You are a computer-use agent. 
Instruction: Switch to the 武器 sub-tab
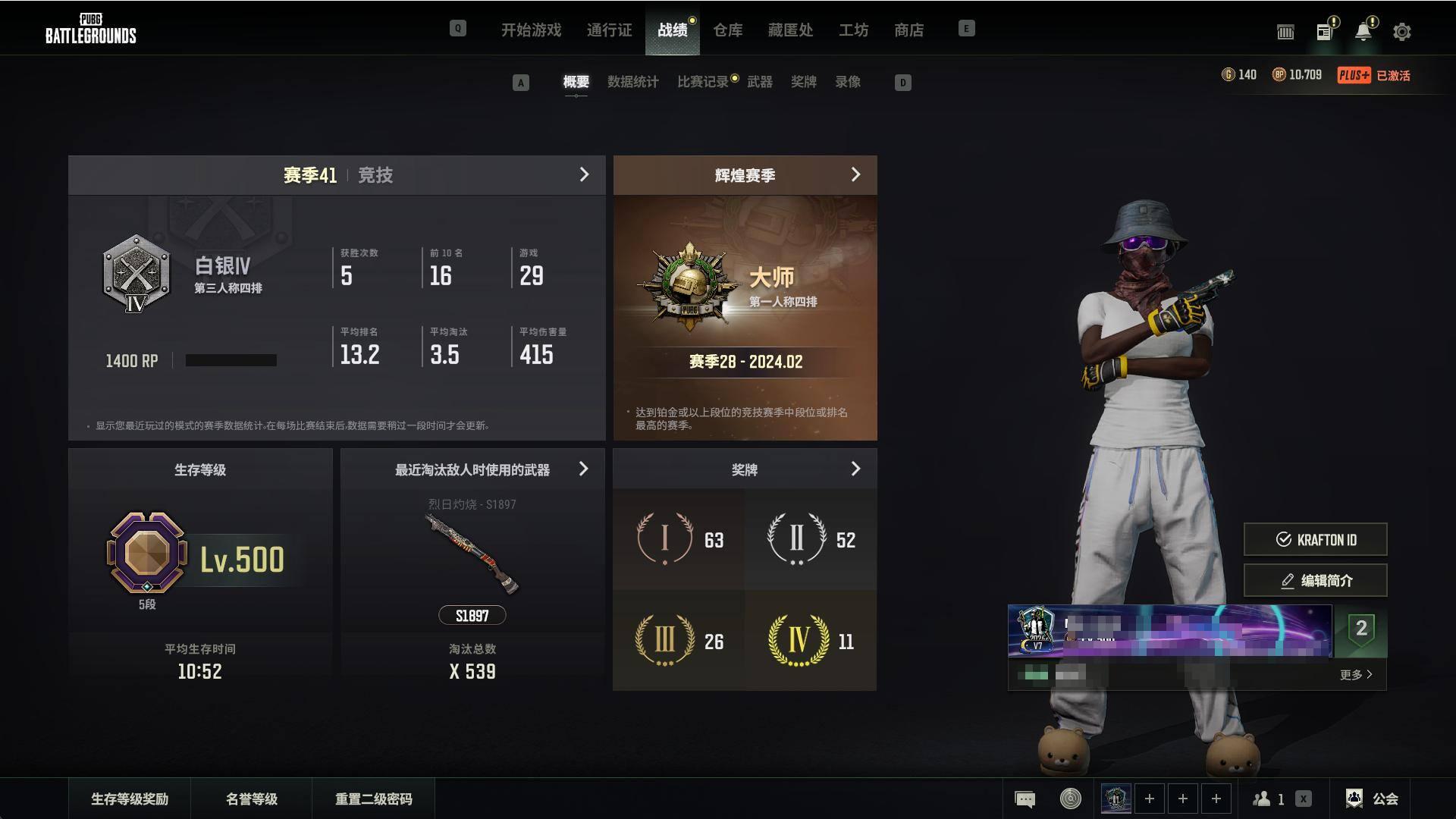click(759, 82)
